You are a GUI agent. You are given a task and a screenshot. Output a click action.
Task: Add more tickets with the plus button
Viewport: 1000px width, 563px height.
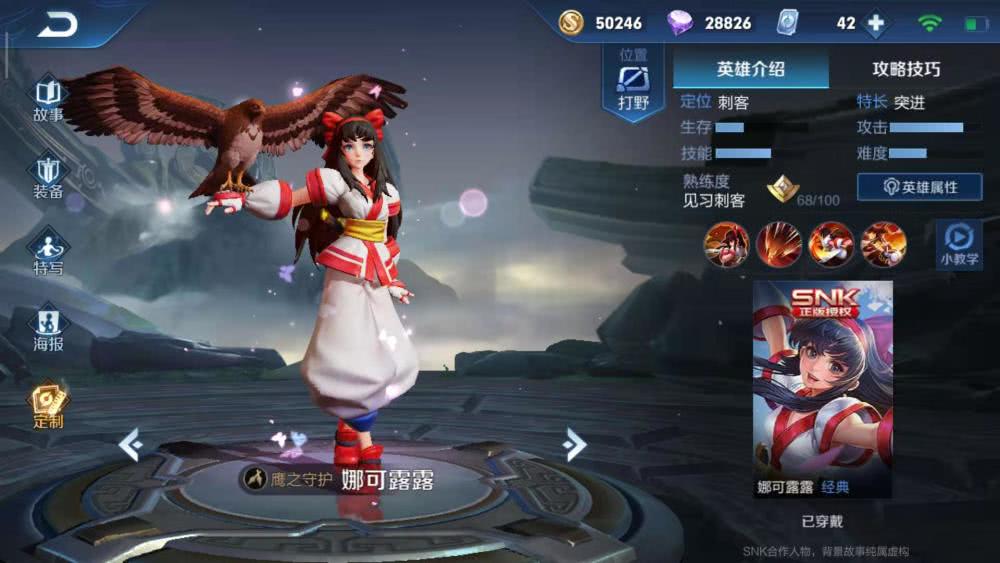point(876,23)
